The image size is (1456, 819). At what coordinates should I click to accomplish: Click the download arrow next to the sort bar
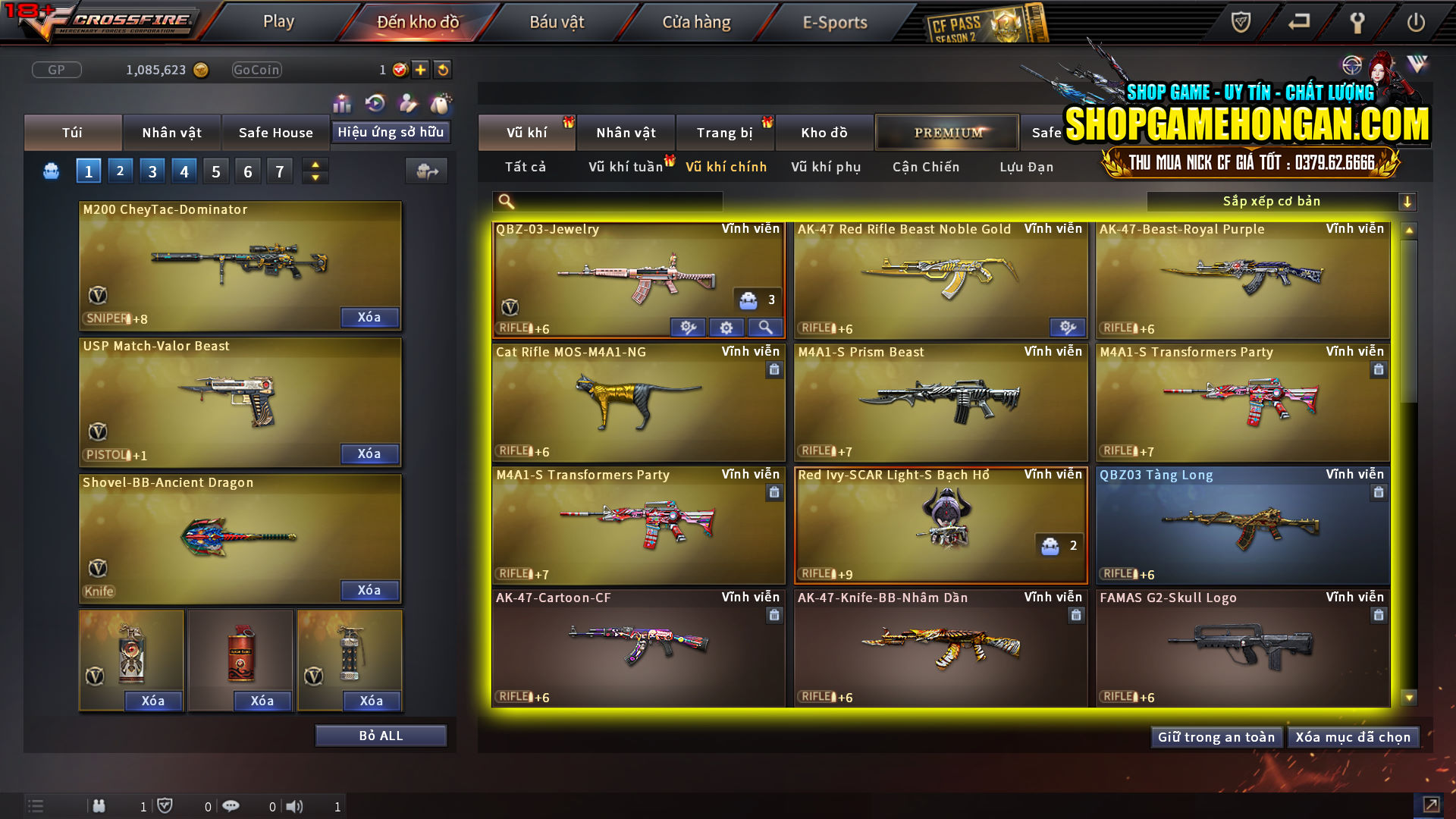coord(1408,201)
